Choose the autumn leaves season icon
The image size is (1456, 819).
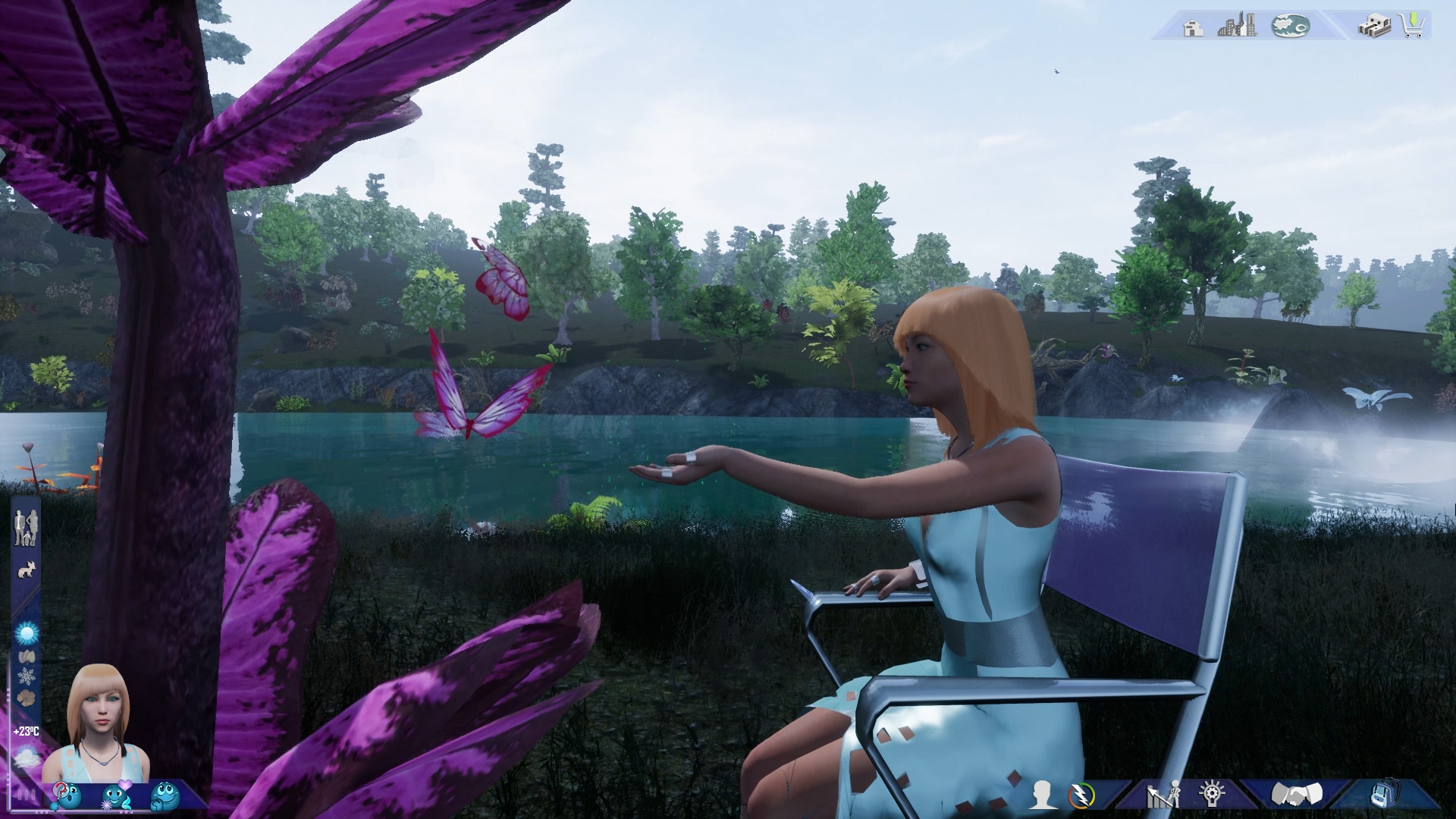click(27, 655)
